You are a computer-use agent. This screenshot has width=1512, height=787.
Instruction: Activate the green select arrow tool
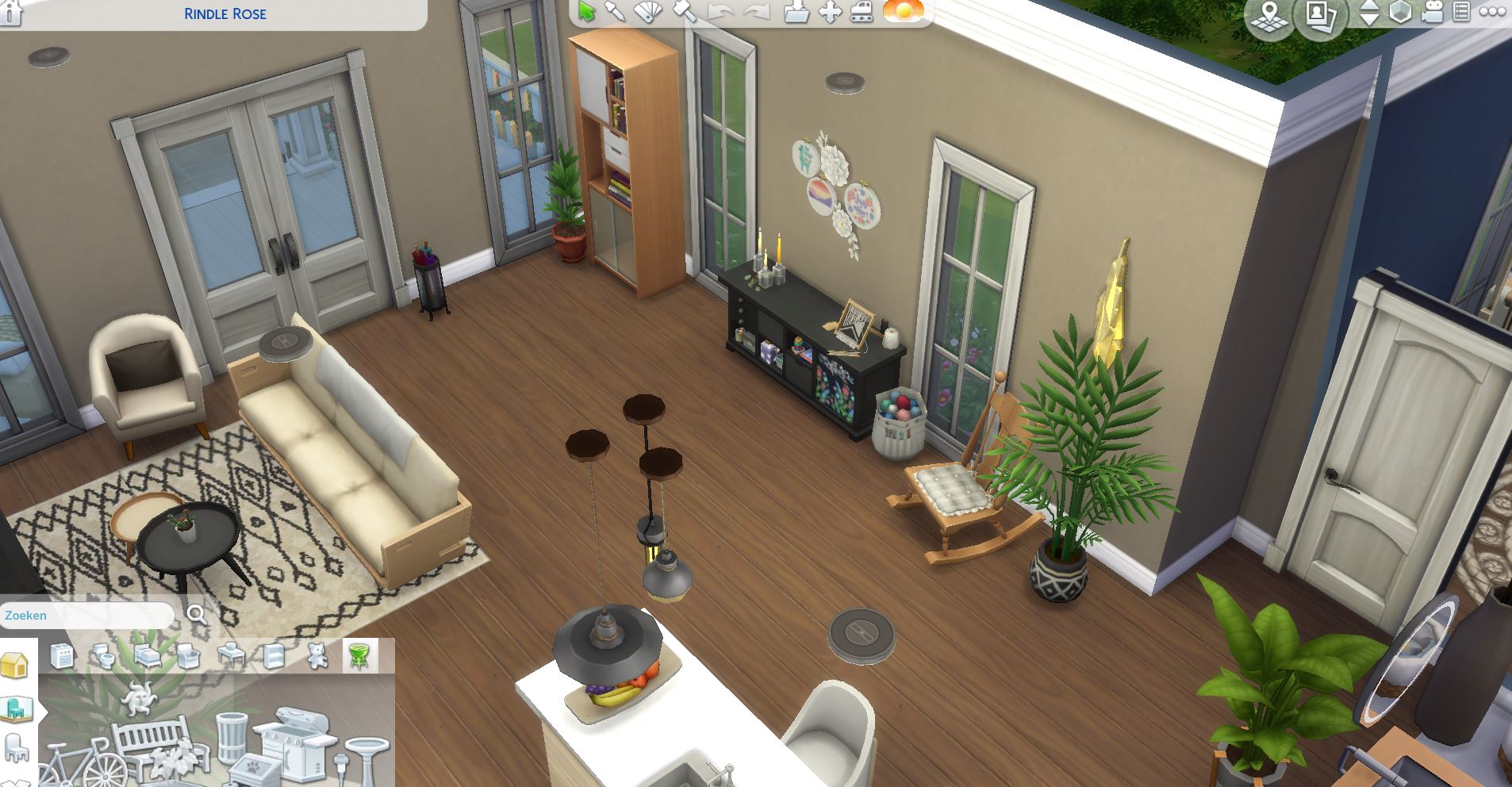point(587,12)
